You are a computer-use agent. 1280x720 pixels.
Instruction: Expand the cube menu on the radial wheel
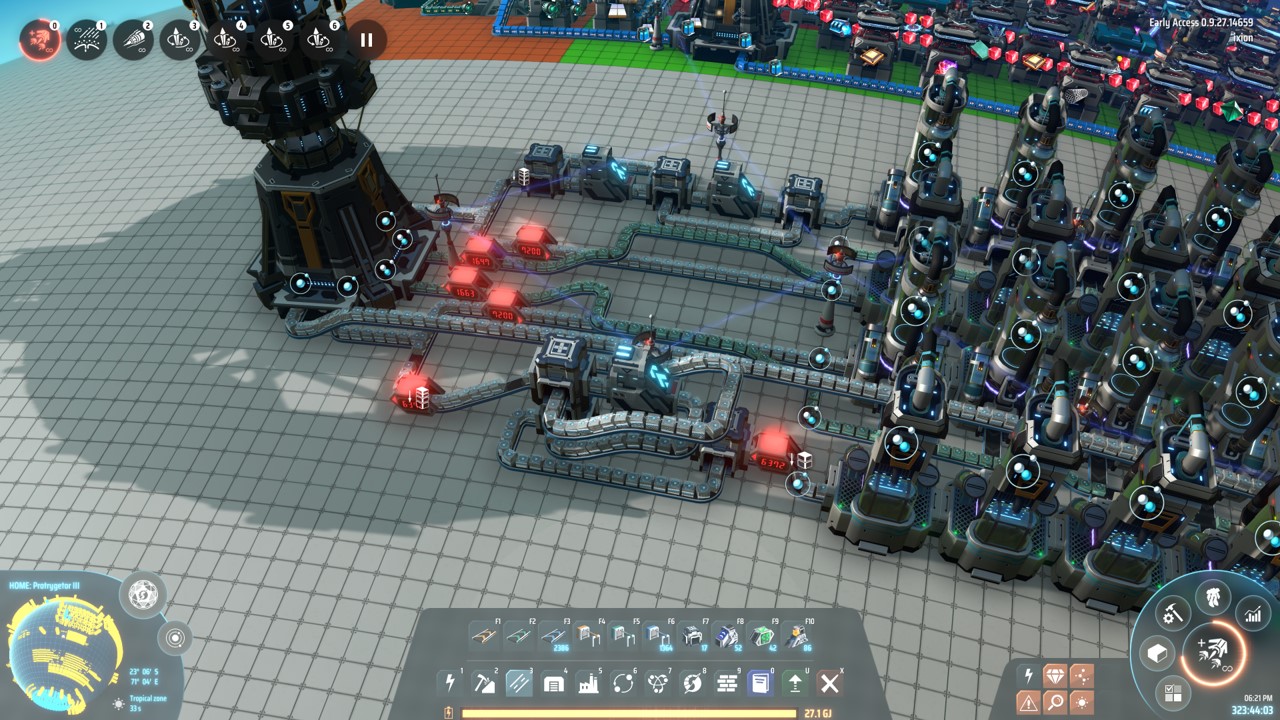tap(1158, 653)
